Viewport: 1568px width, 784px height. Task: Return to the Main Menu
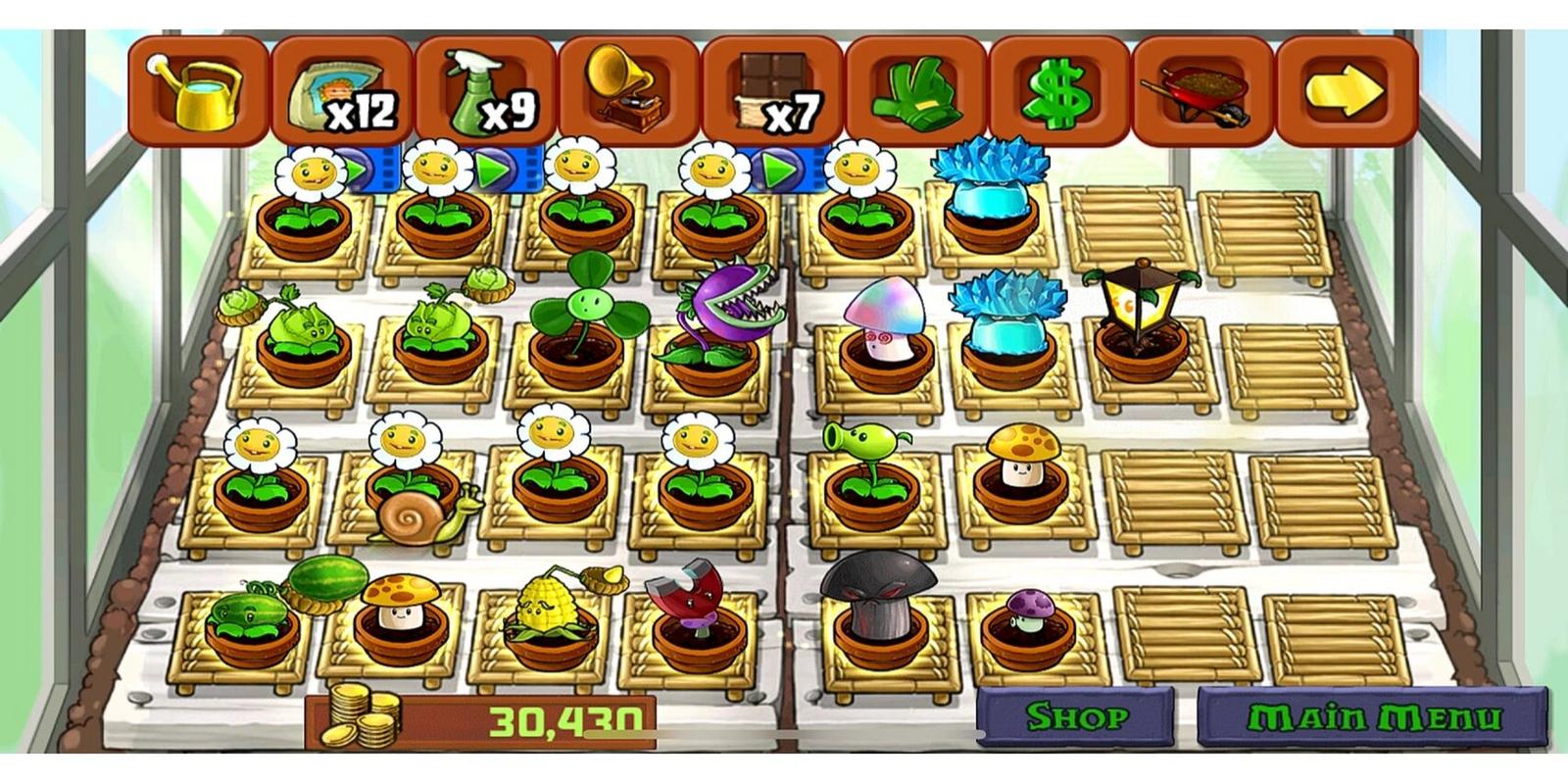(1372, 717)
